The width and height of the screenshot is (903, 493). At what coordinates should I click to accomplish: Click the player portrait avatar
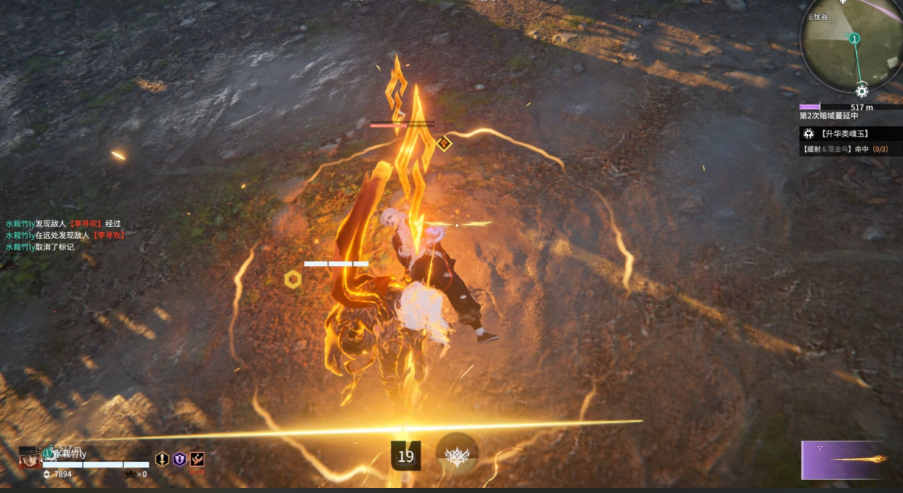coord(29,459)
